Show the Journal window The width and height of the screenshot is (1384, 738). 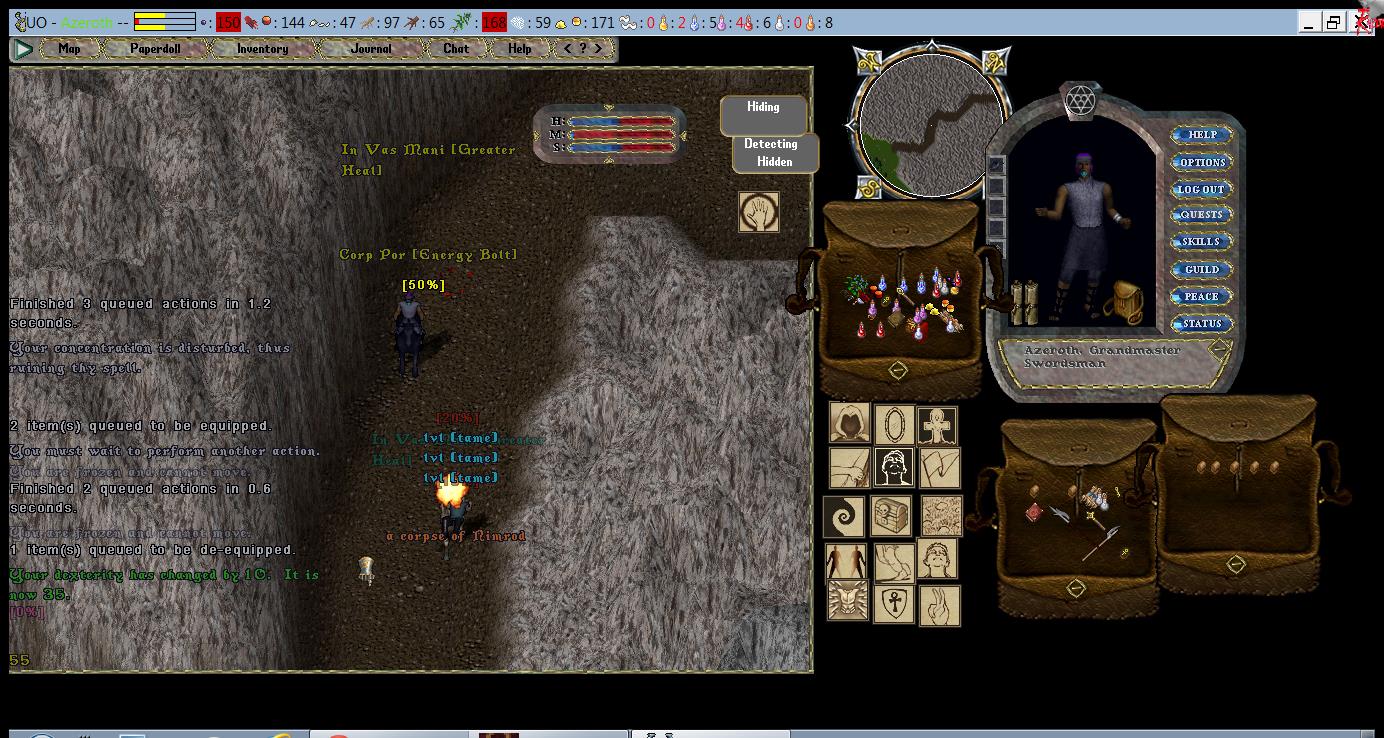point(371,48)
